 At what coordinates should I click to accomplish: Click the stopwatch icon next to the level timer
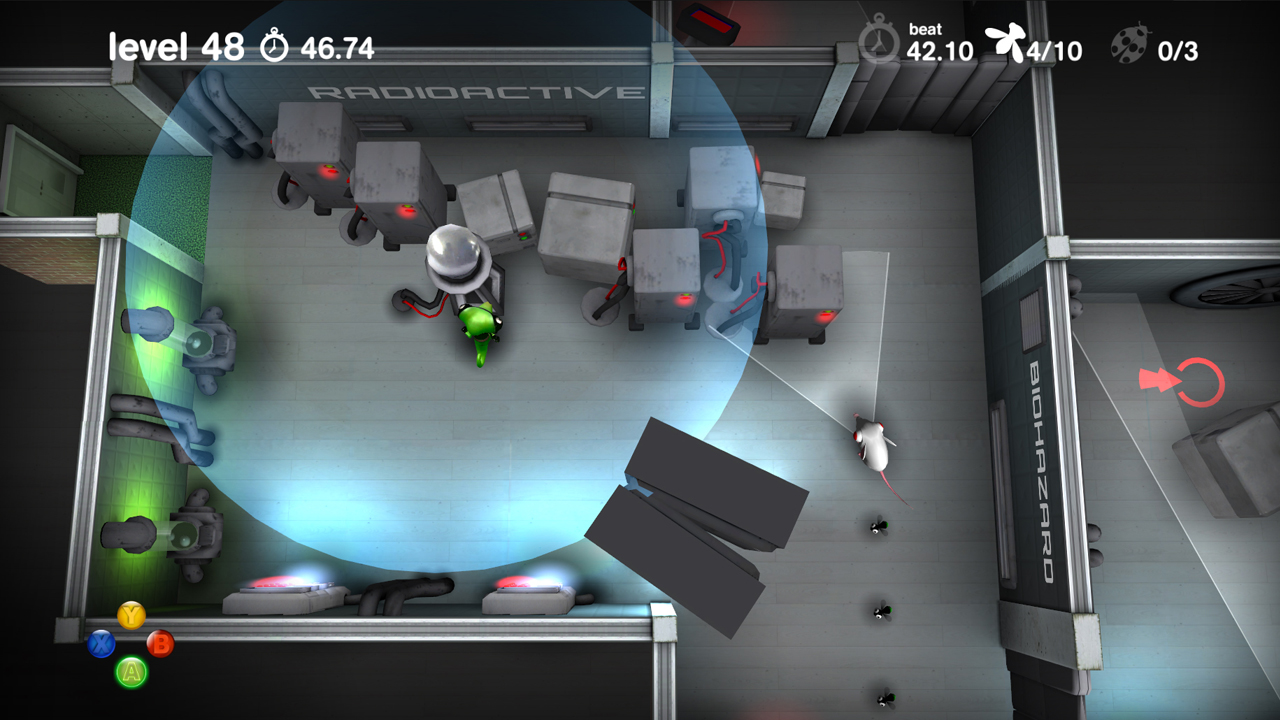[x=272, y=44]
